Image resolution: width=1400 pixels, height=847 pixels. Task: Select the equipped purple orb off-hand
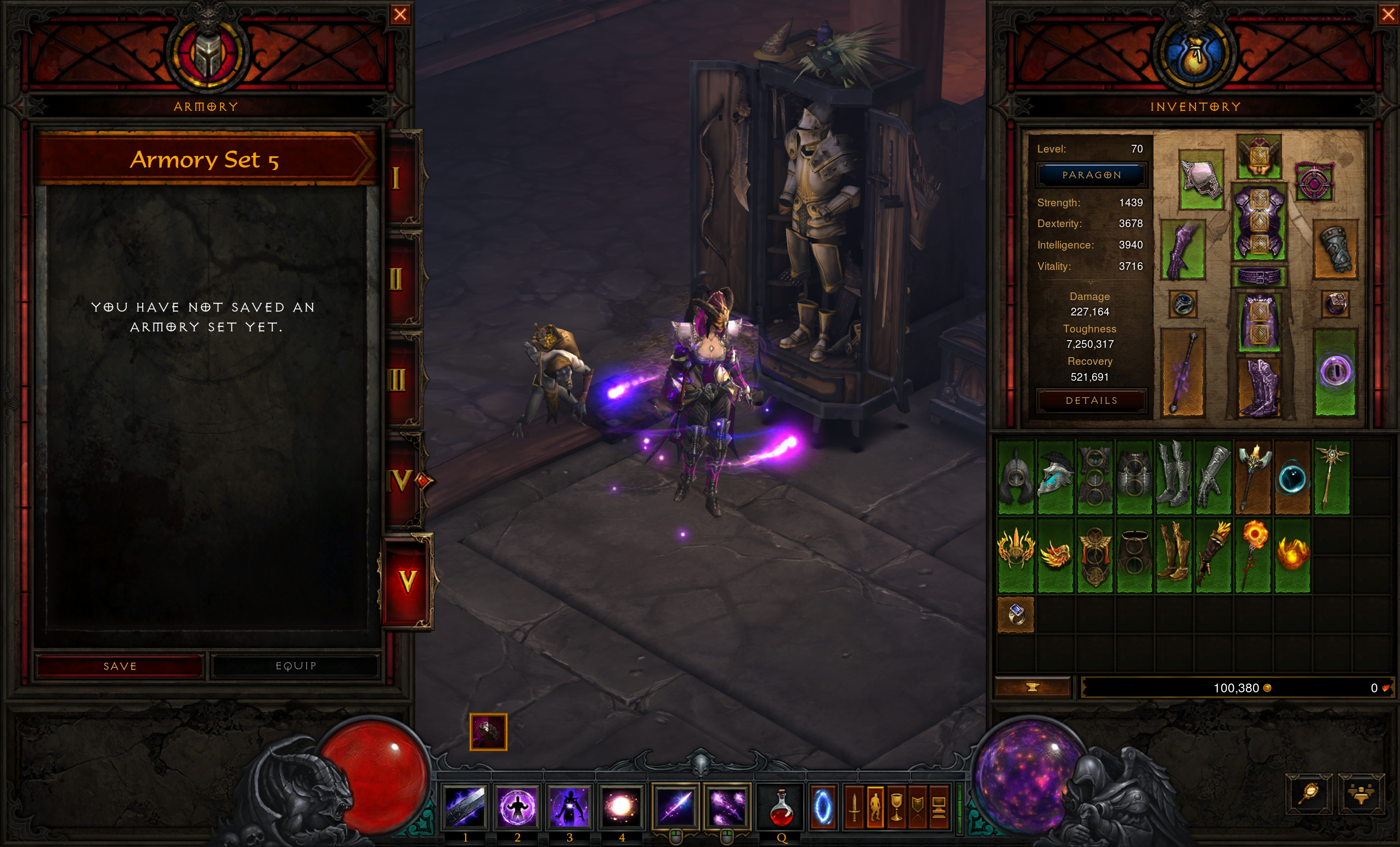tap(1335, 372)
